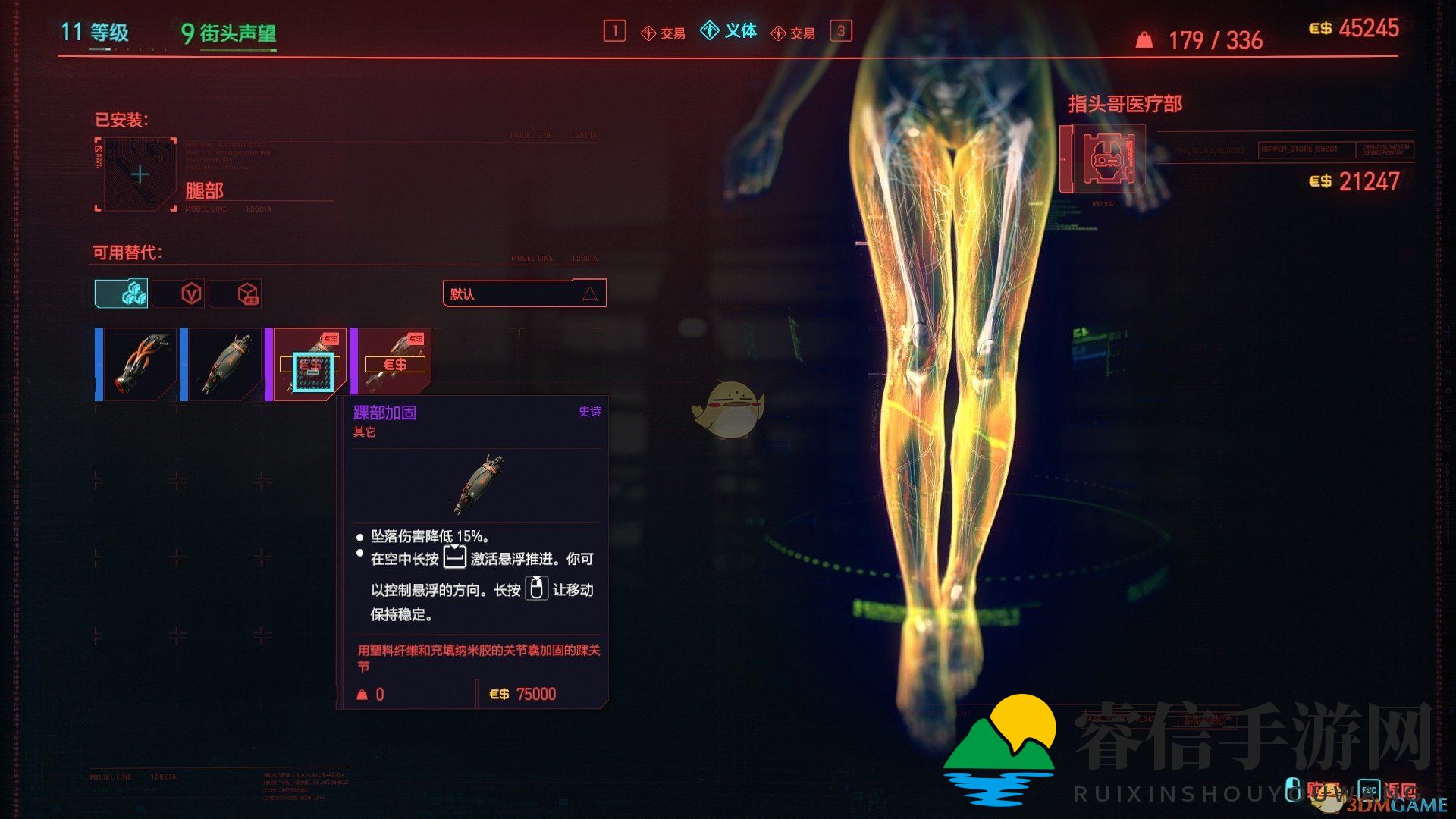
Task: Click the red diamond icon next to the left 交易 tab
Action: pos(648,33)
